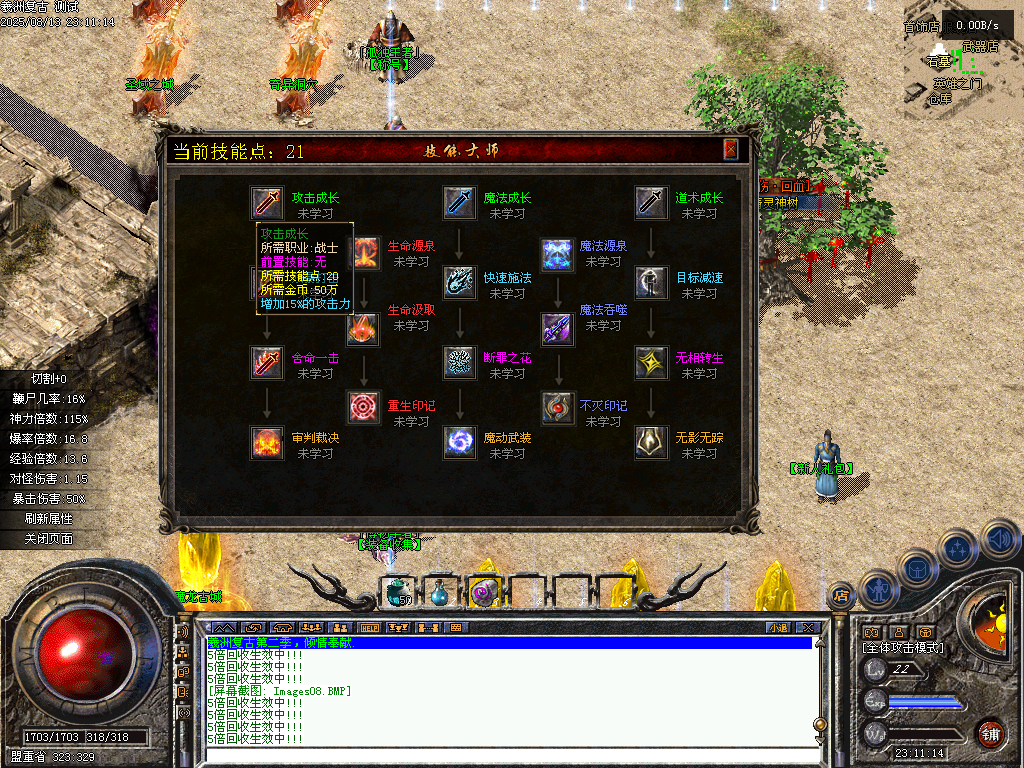
Task: Click the 关闭页面 close page button
Action: 50,539
